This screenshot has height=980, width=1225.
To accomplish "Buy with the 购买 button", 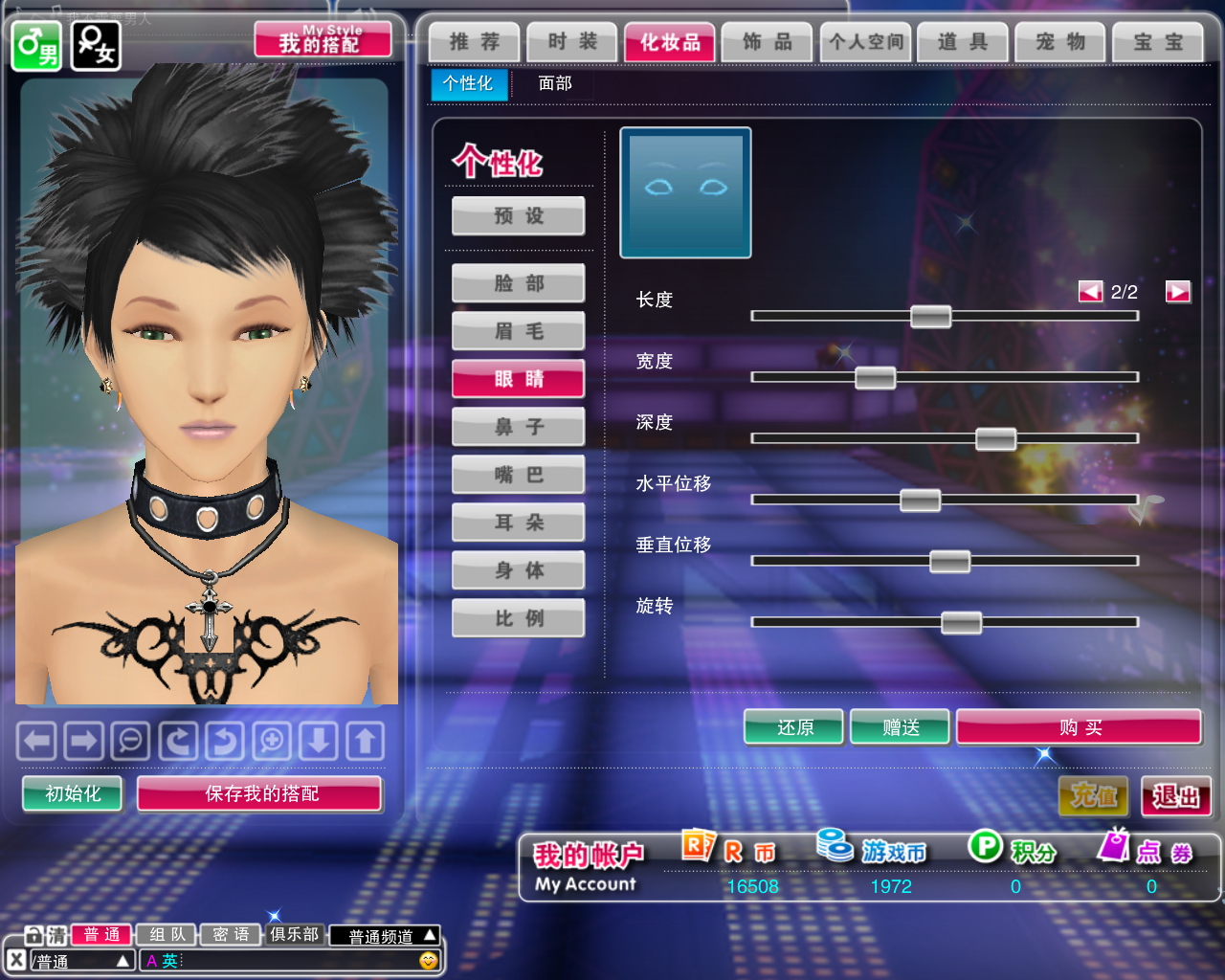I will (x=1080, y=727).
